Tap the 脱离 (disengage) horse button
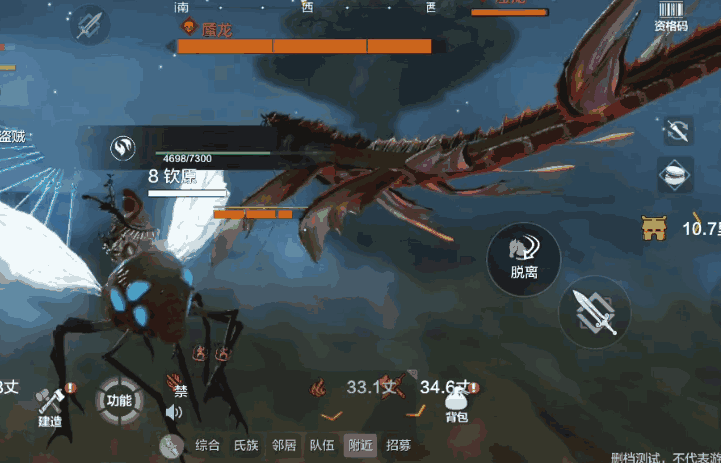The height and width of the screenshot is (463, 721). click(x=523, y=258)
